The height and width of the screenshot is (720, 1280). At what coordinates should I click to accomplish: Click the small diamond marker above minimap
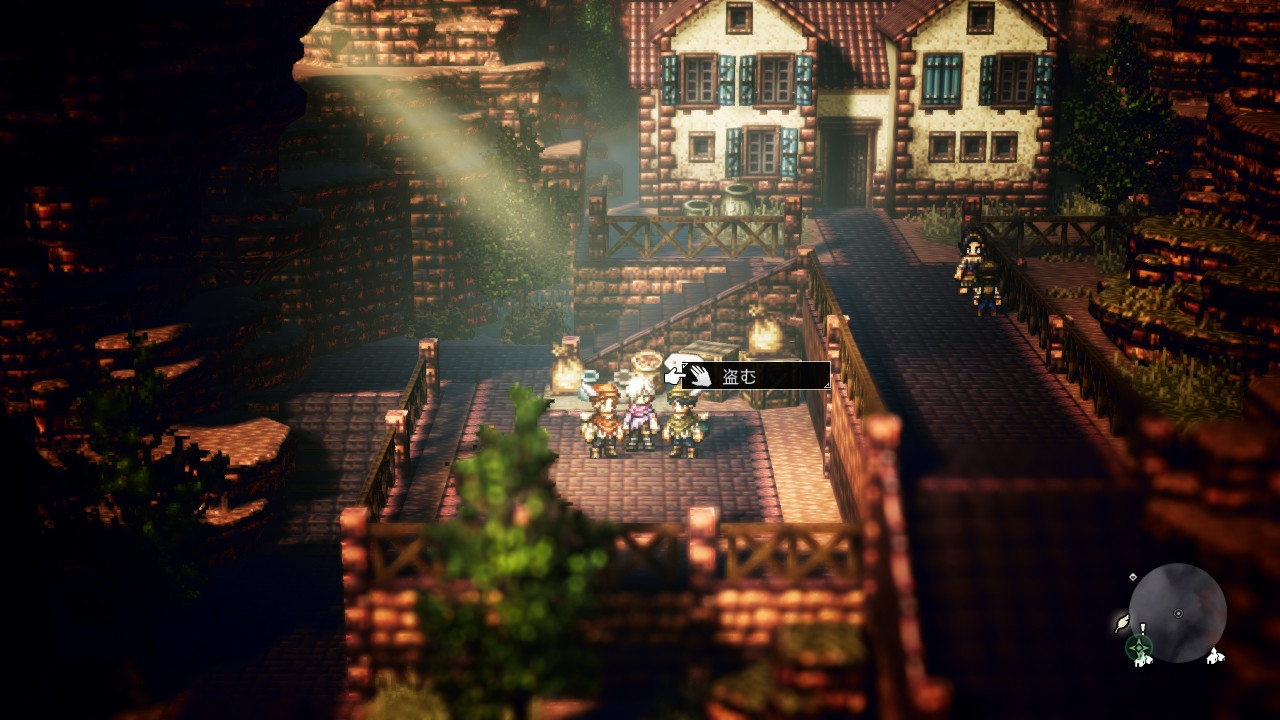click(1132, 577)
